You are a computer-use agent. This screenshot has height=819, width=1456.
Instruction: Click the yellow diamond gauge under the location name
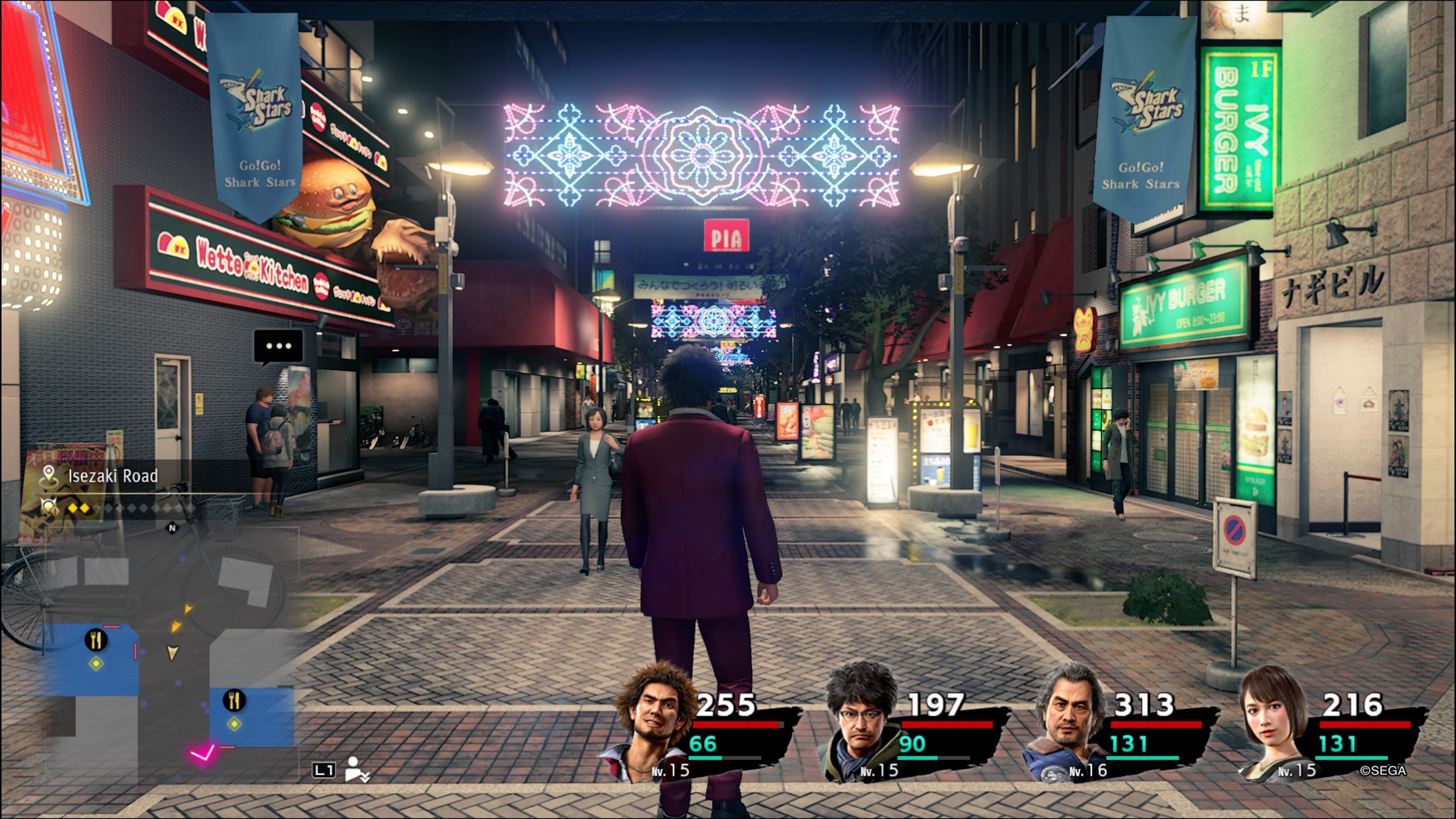[x=79, y=508]
